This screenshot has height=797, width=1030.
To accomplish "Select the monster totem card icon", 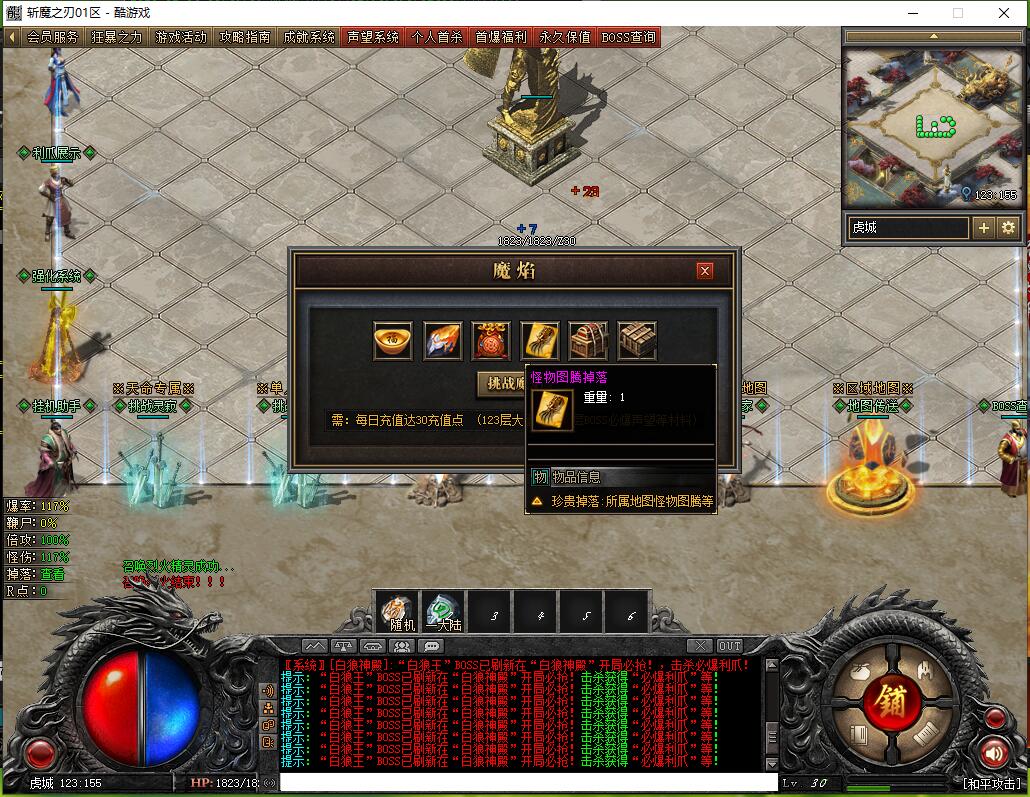I will [540, 341].
